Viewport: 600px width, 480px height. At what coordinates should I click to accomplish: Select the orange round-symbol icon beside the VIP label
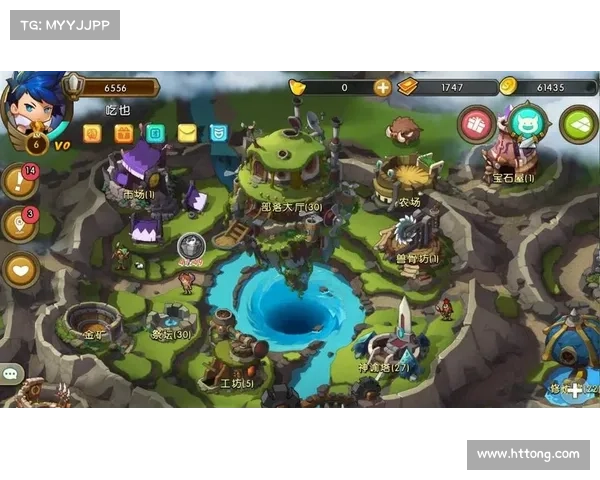pyautogui.click(x=92, y=133)
